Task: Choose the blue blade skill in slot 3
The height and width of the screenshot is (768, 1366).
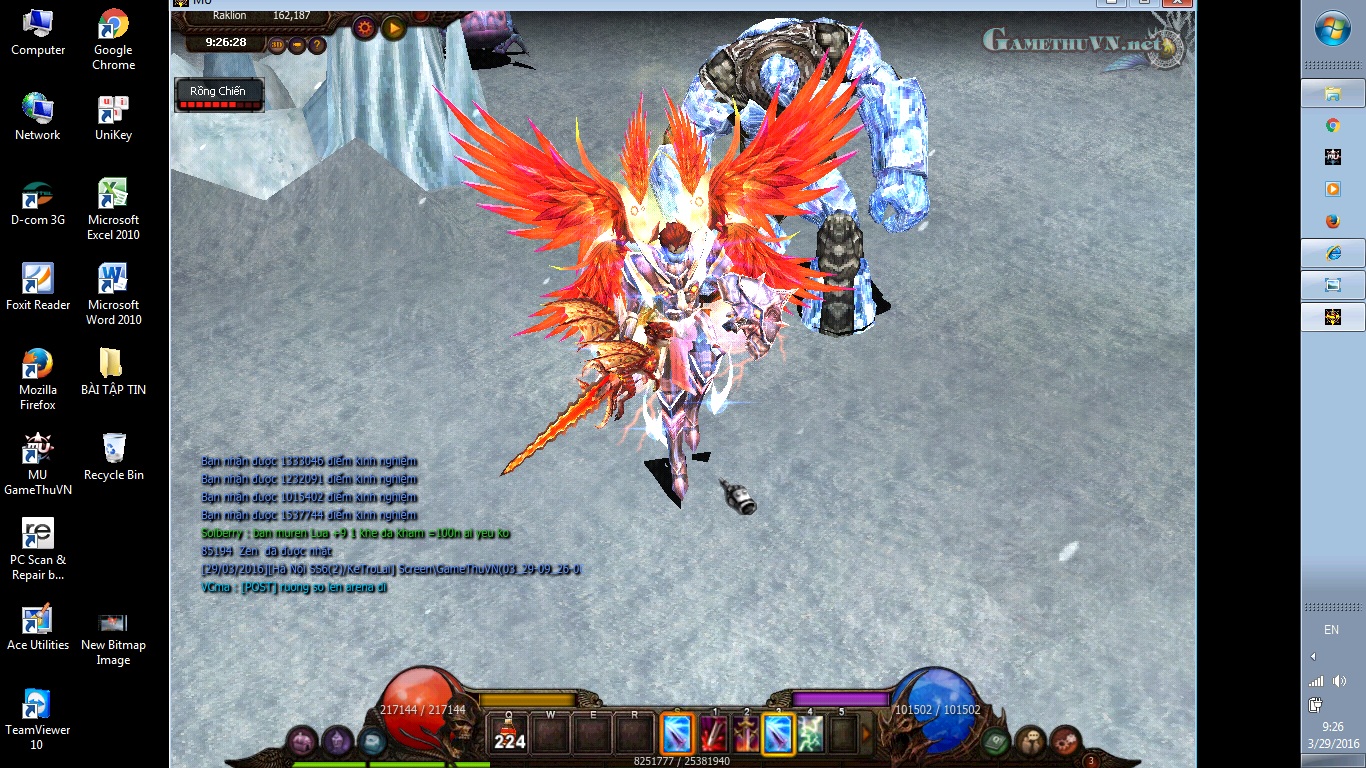Action: (779, 735)
